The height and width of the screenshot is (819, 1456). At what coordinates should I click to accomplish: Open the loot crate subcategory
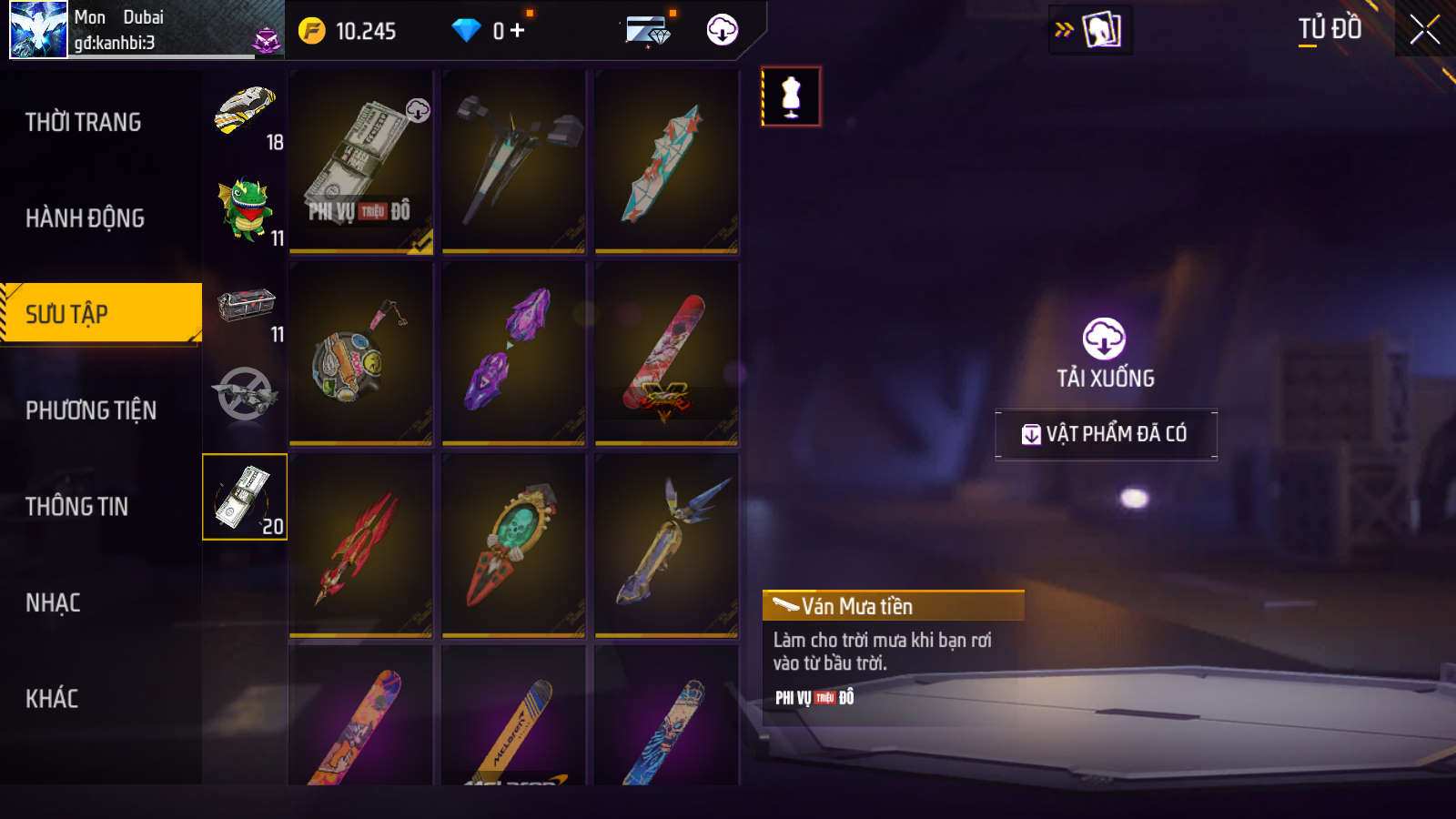(246, 306)
